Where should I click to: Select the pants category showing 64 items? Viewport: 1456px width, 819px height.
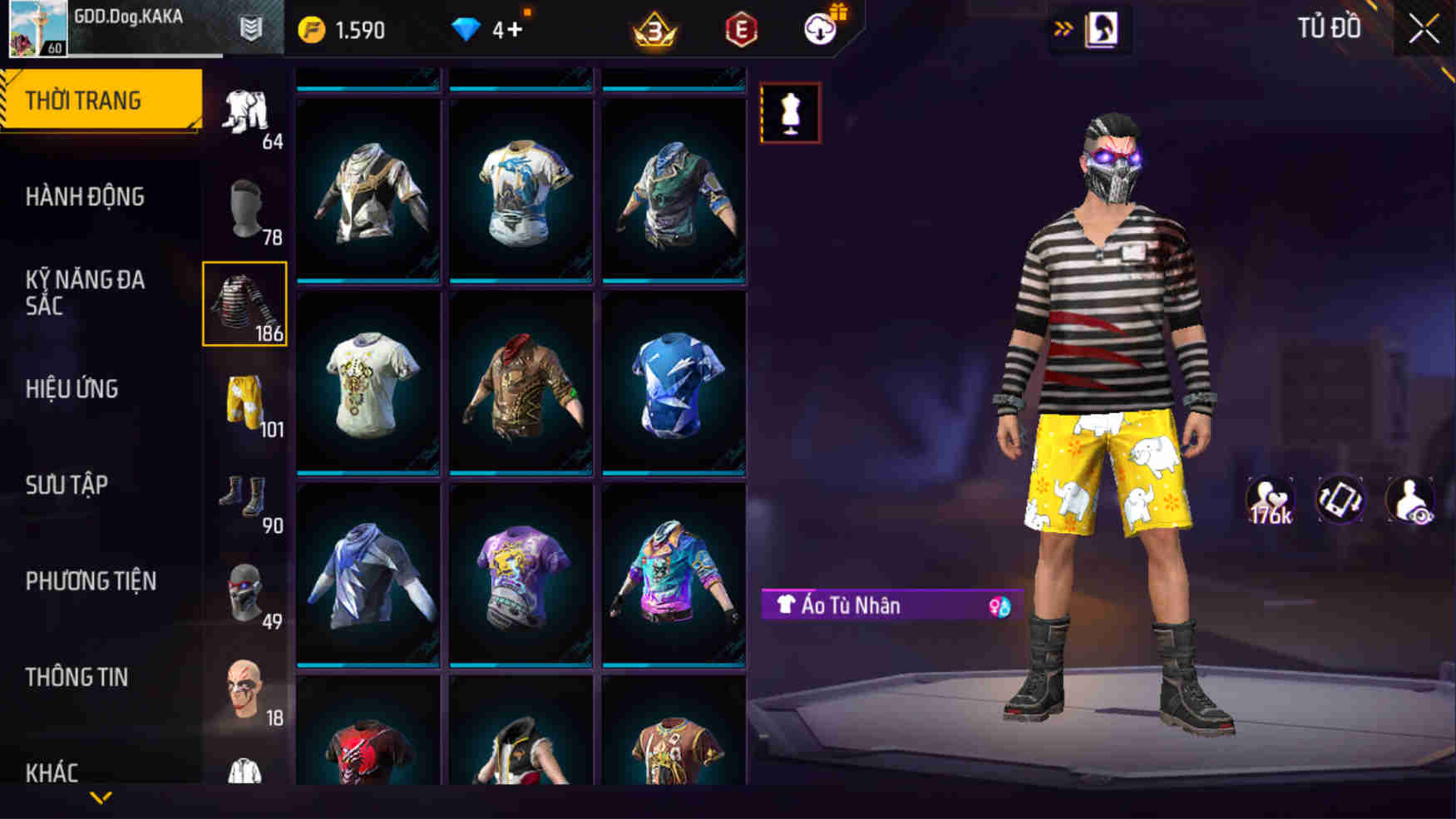pyautogui.click(x=245, y=108)
